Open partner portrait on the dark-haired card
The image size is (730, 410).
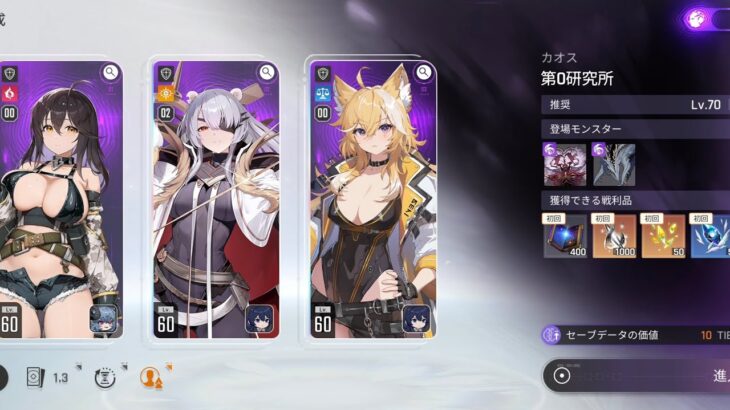pyautogui.click(x=104, y=319)
